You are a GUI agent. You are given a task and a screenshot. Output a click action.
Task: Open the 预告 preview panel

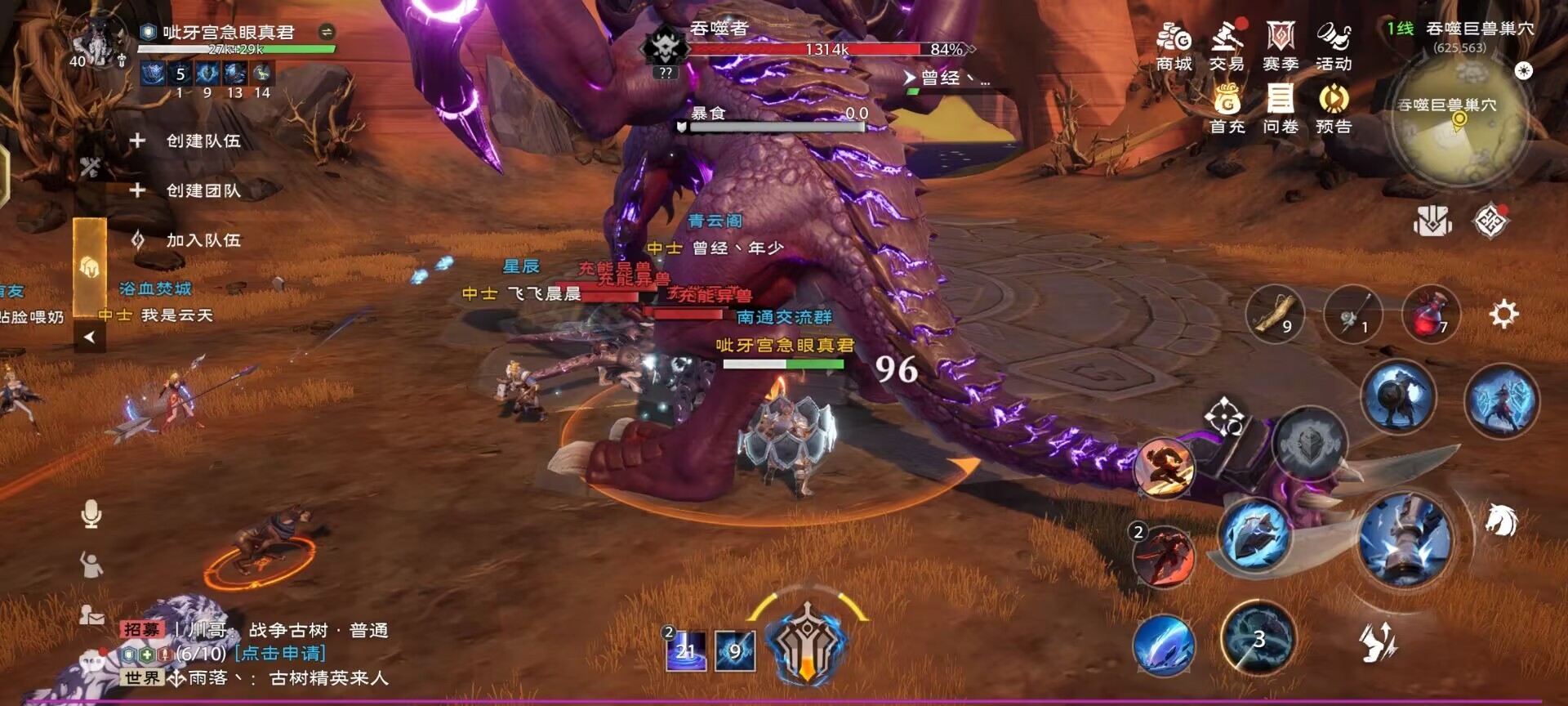1334,109
